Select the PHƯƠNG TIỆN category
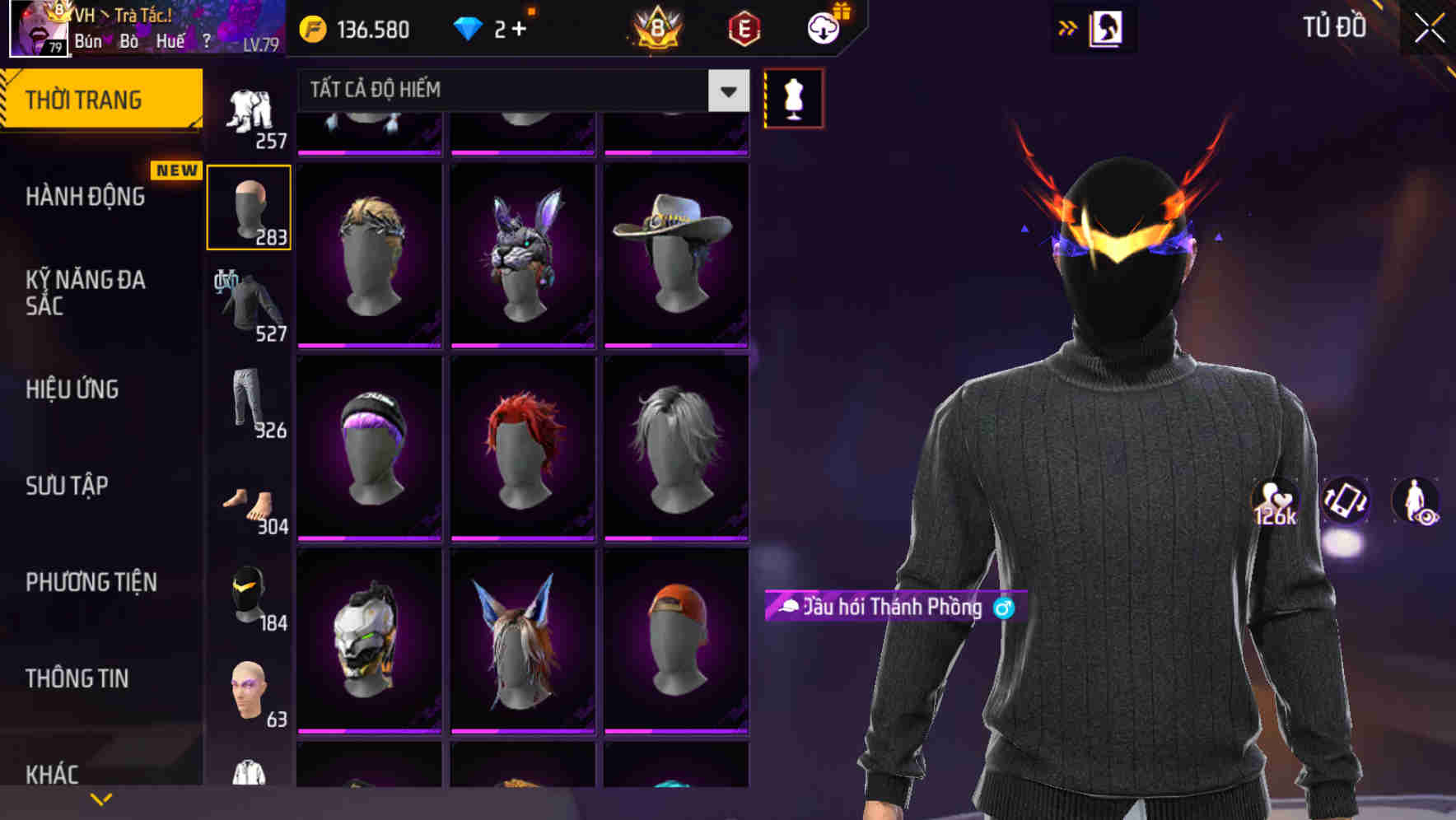 click(91, 581)
